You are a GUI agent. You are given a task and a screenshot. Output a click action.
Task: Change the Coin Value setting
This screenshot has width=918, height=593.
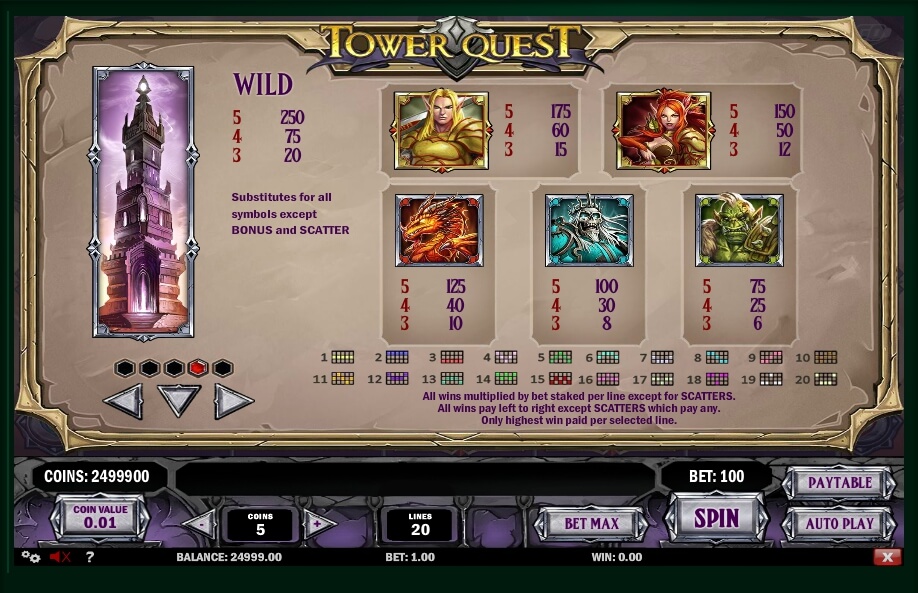[100, 517]
